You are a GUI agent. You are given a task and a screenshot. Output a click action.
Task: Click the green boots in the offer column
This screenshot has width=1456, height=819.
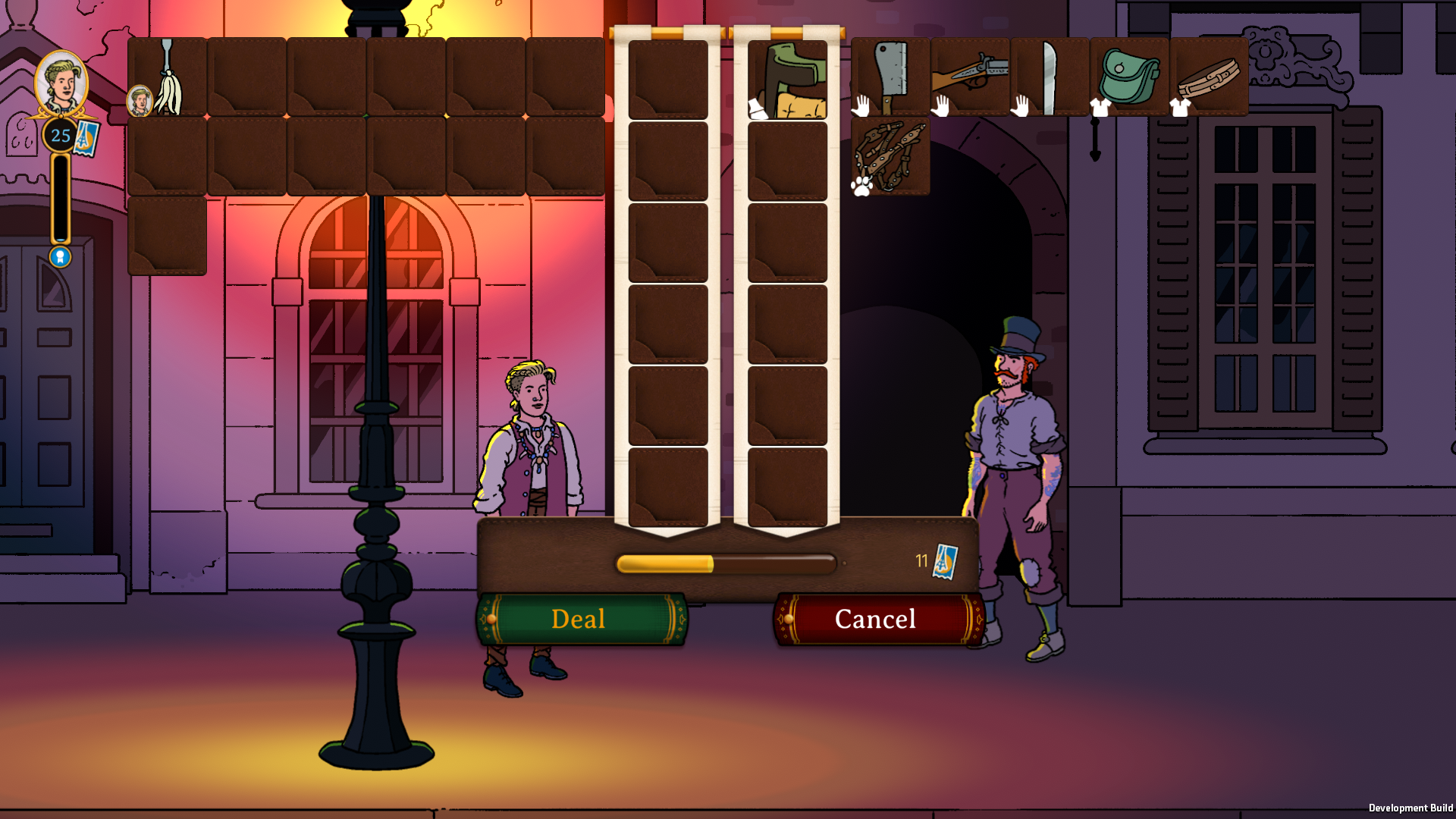[787, 80]
